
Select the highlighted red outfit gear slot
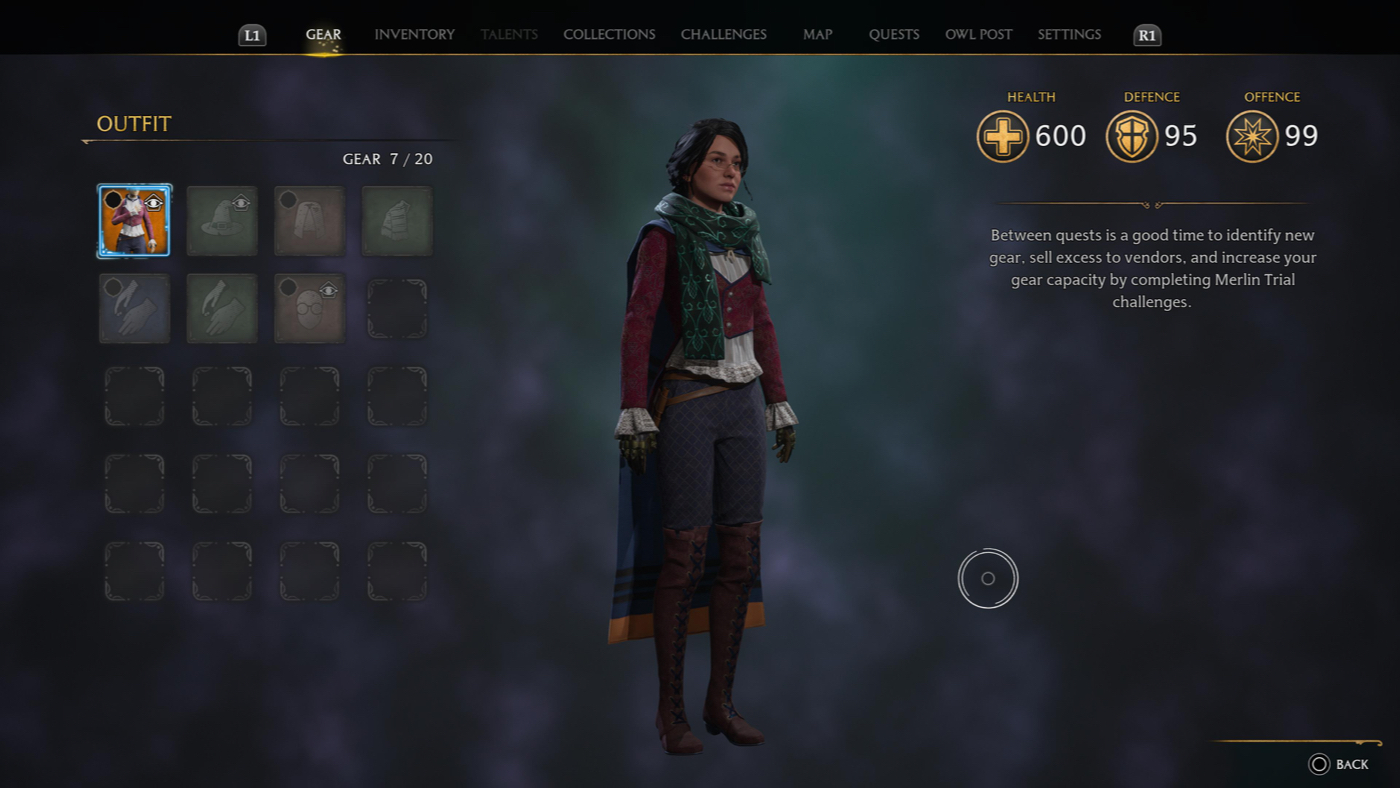point(134,221)
